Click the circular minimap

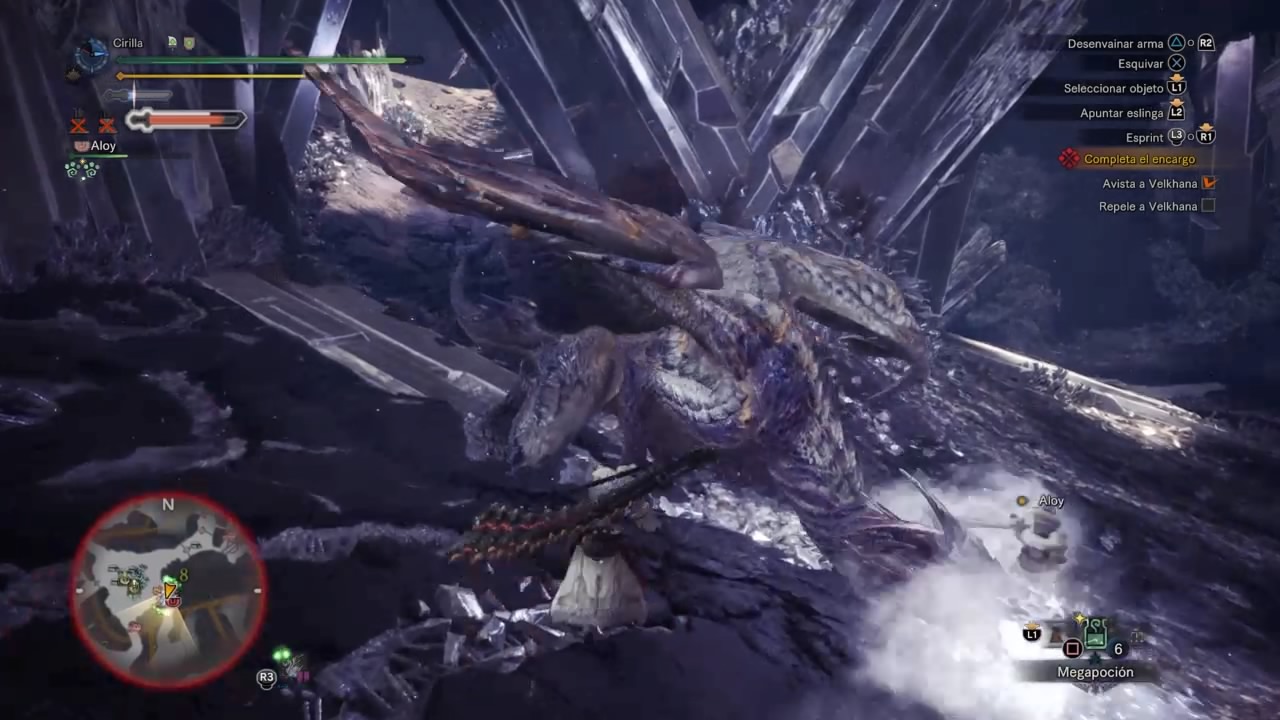(168, 590)
